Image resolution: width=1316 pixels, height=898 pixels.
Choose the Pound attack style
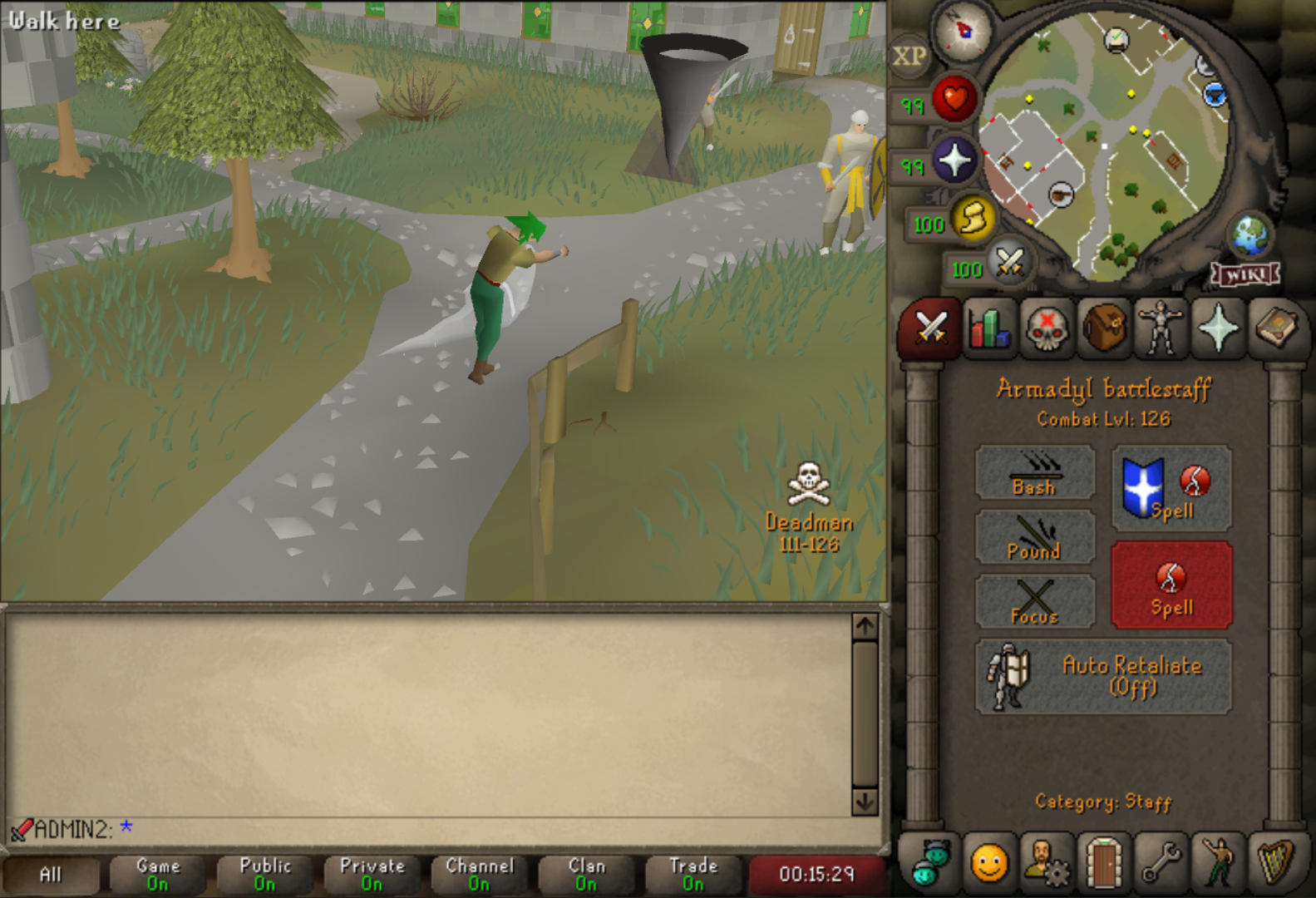coord(1034,537)
